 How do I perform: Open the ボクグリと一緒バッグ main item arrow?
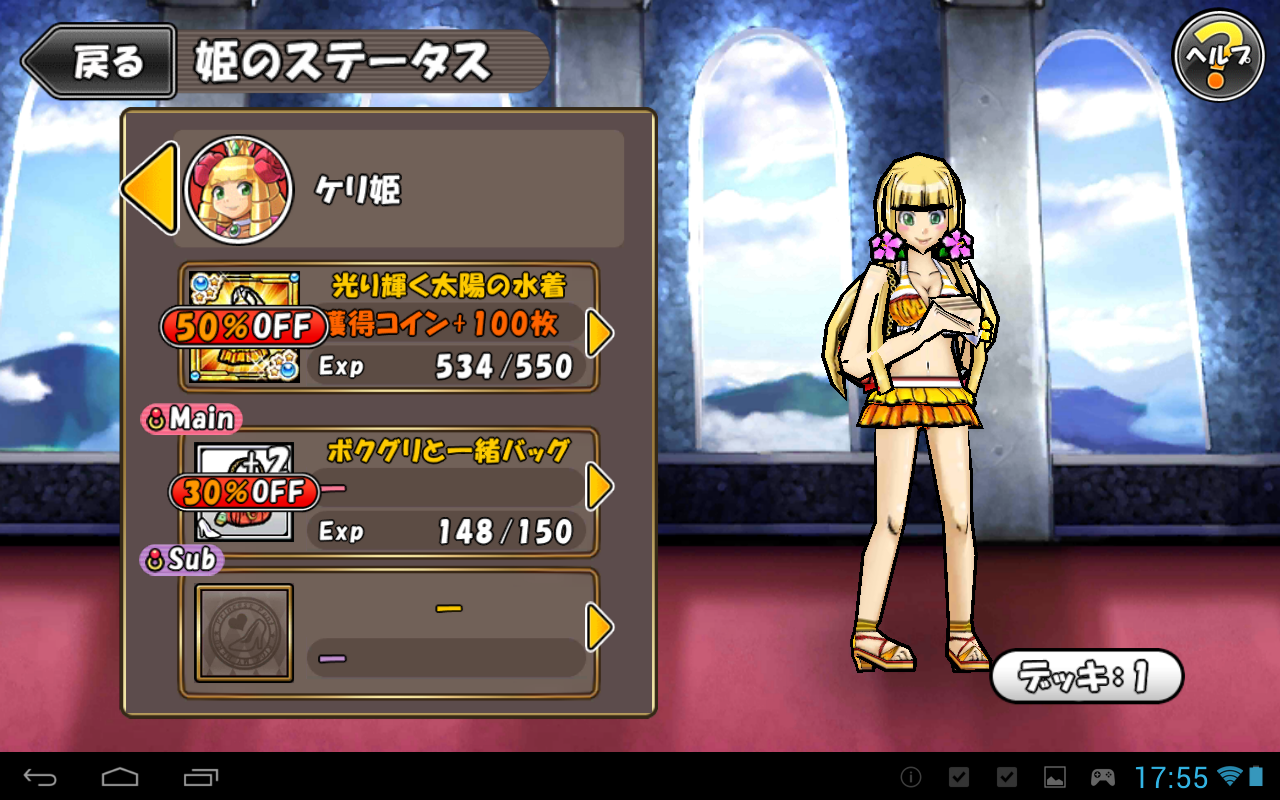pos(599,487)
